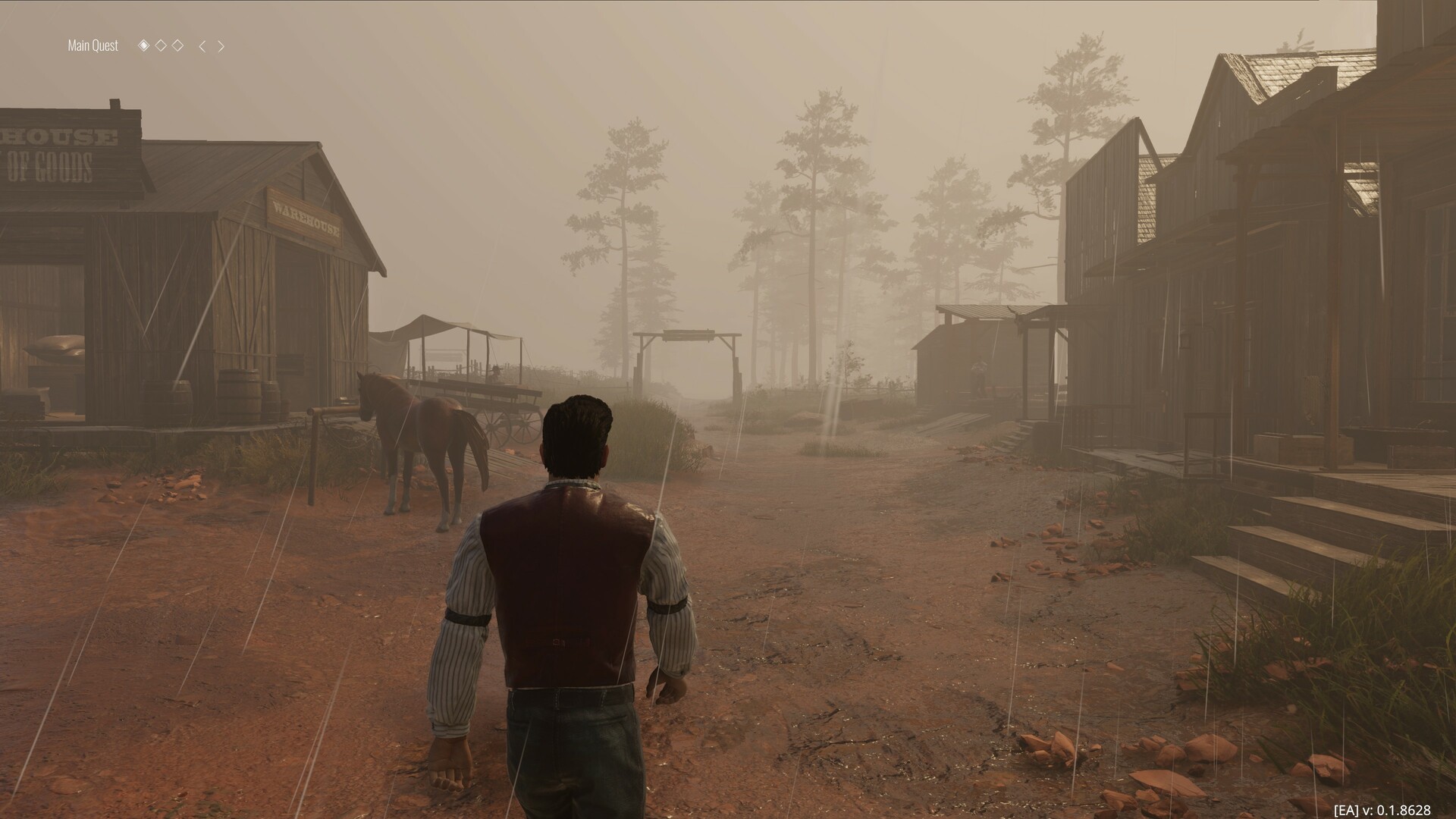Select the third hollow quest diamond

coord(177,45)
